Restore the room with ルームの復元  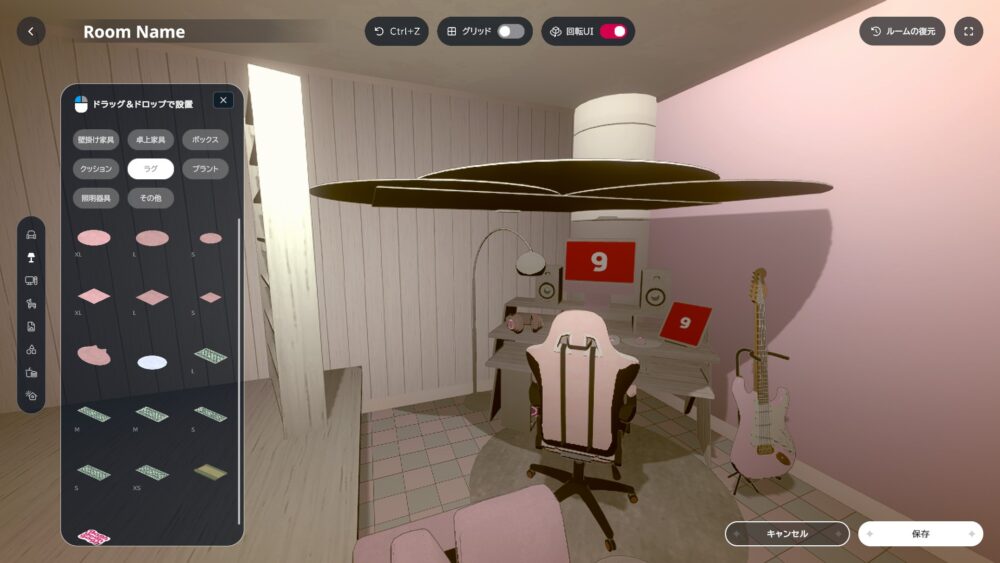(902, 31)
